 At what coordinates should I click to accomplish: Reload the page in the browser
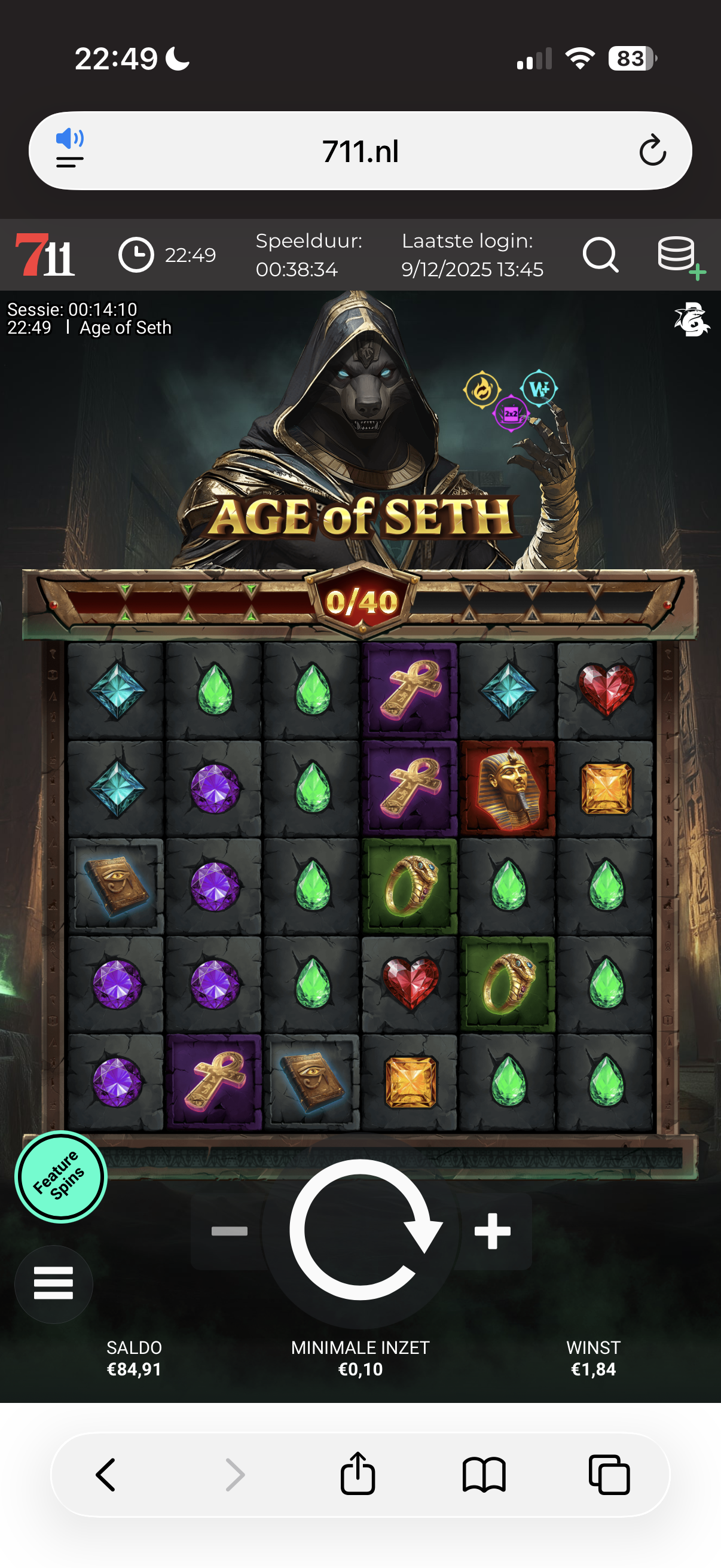pyautogui.click(x=652, y=151)
